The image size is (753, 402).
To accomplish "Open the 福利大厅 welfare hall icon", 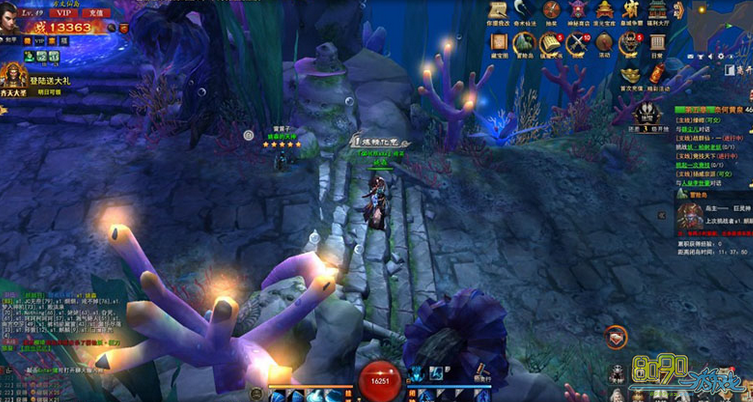I will [658, 11].
